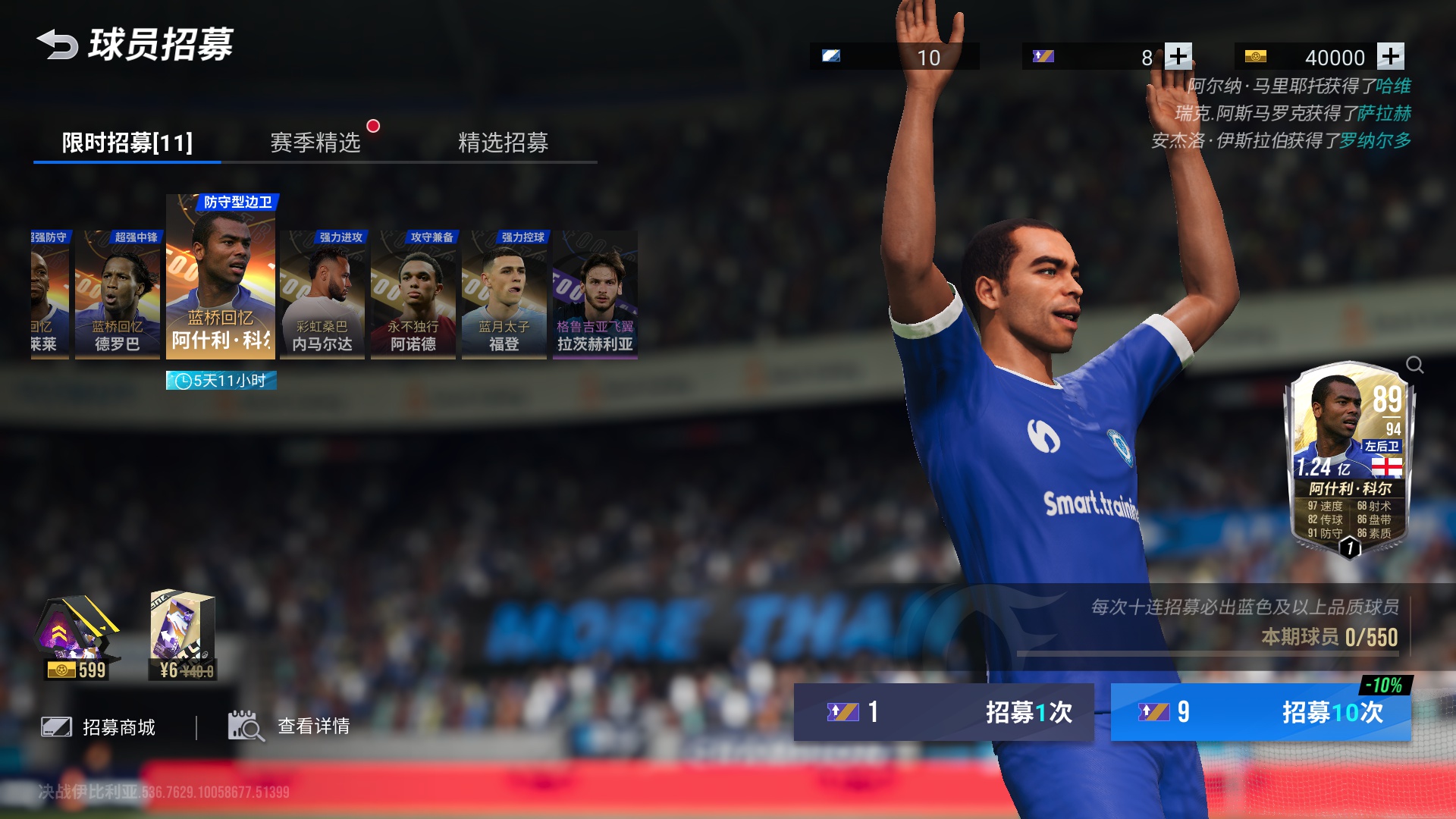Add more gold coins with plus button
Viewport: 1456px width, 819px height.
1390,56
